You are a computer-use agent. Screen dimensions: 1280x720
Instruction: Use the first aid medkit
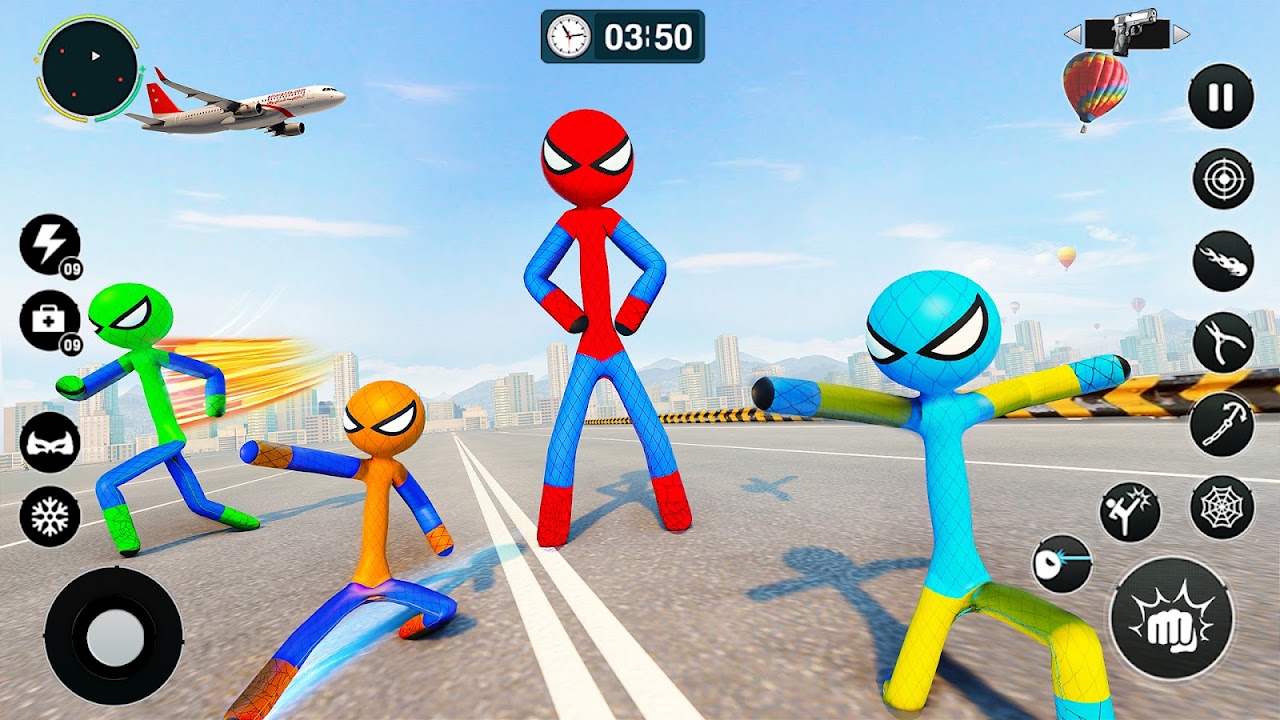(49, 321)
